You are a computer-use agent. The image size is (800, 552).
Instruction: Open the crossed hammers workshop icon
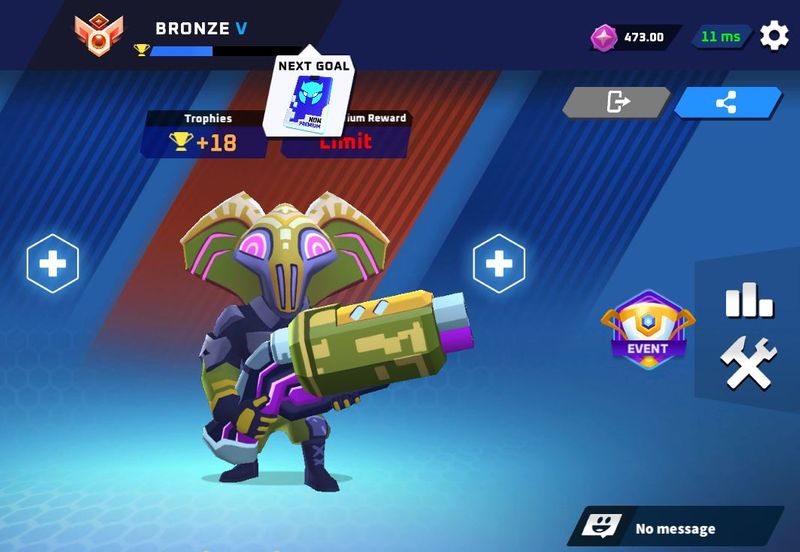pos(748,364)
